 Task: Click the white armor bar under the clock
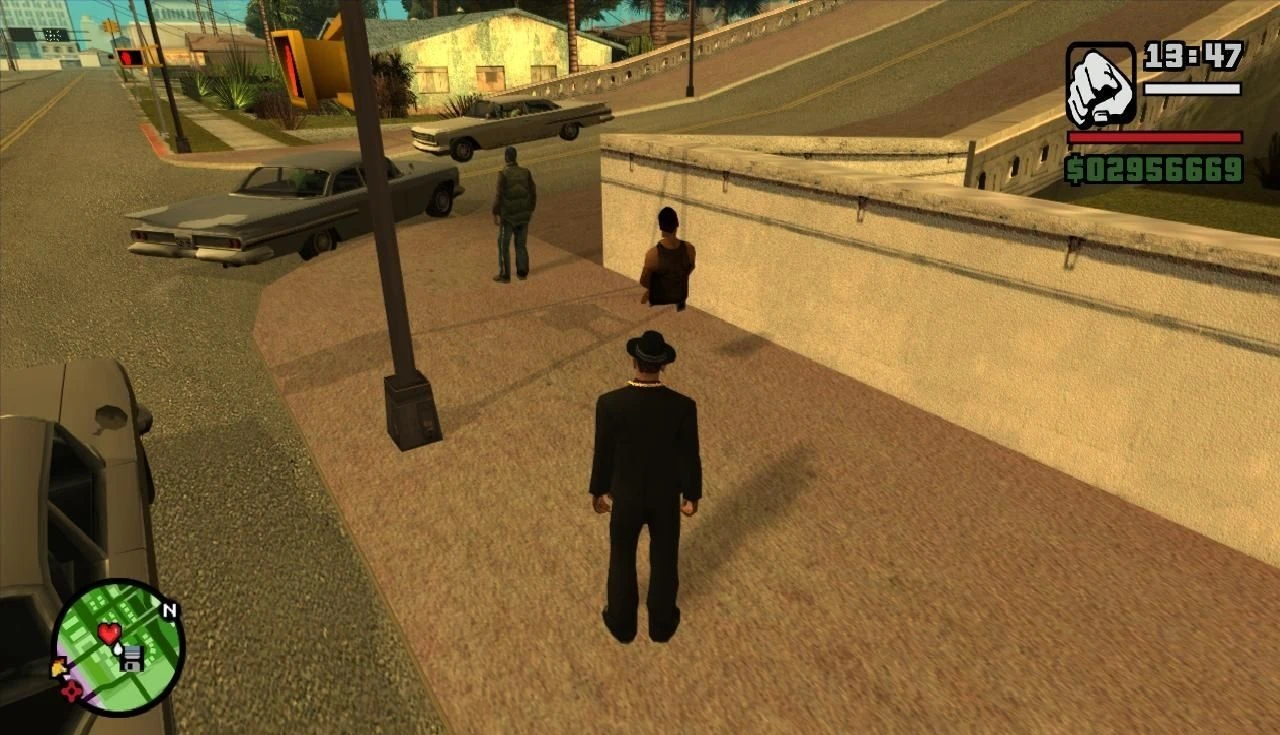pos(1195,89)
